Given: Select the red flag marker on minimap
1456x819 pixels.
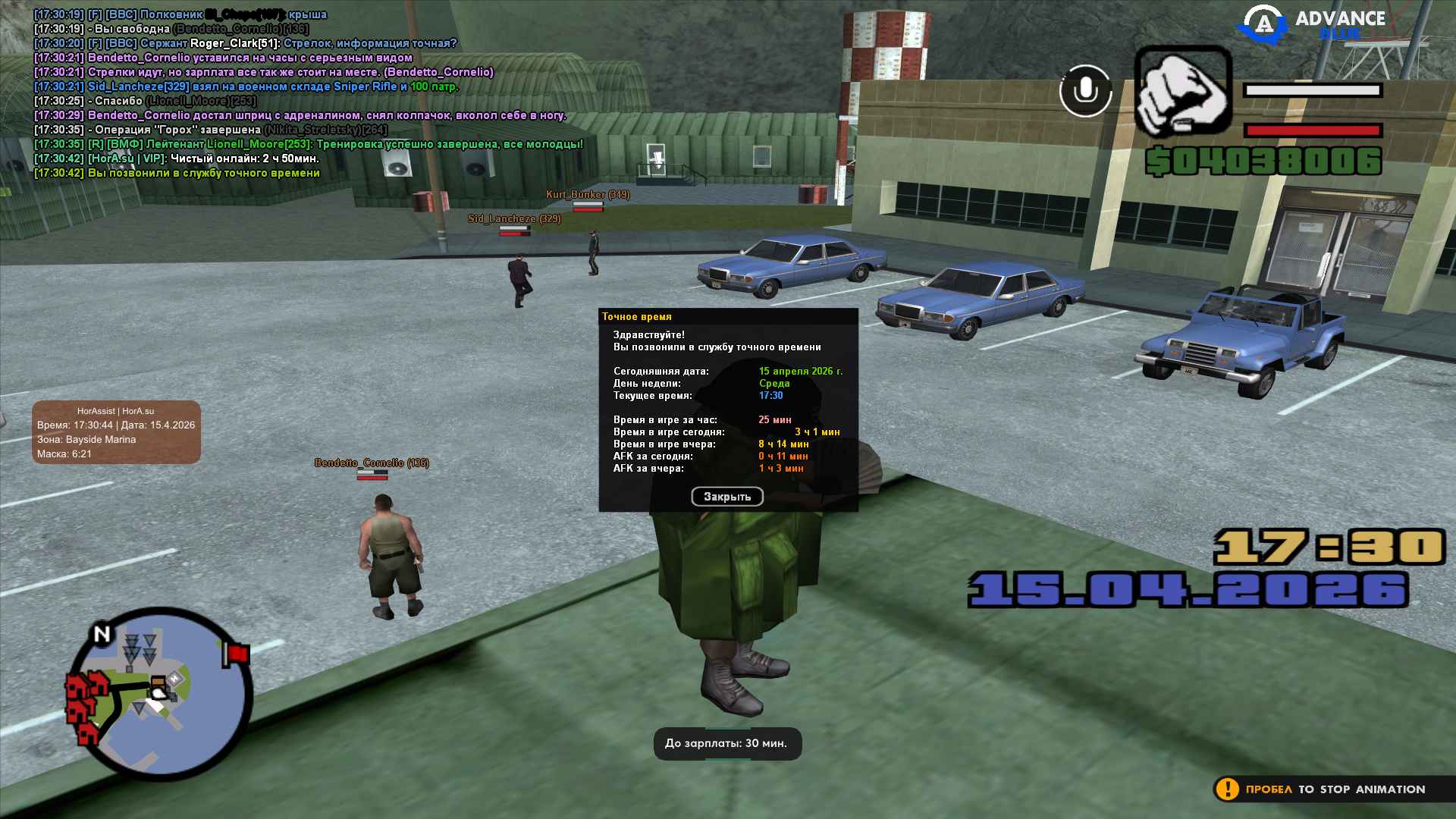Looking at the screenshot, I should 236,654.
